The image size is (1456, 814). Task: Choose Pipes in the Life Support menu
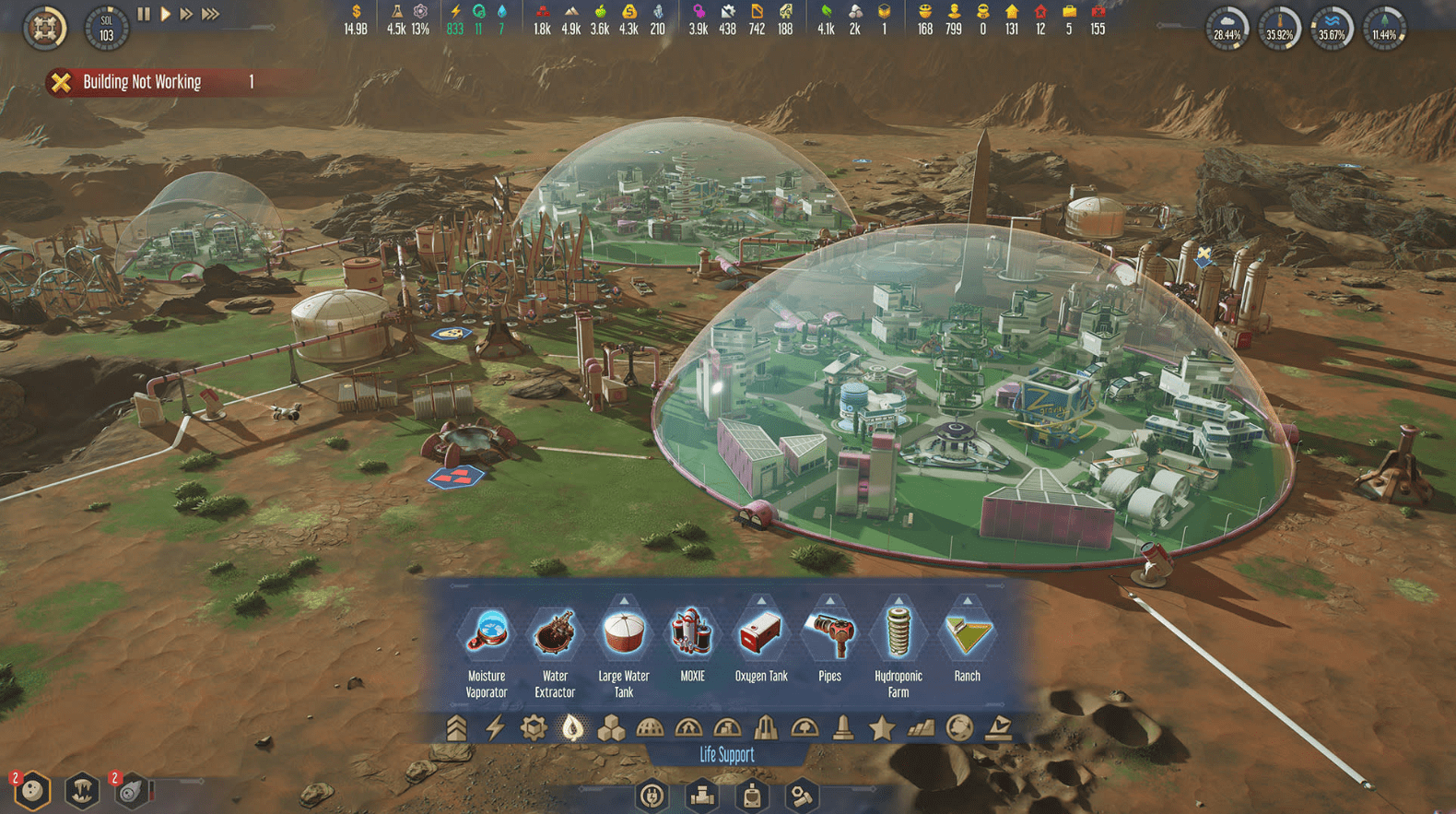(x=829, y=634)
